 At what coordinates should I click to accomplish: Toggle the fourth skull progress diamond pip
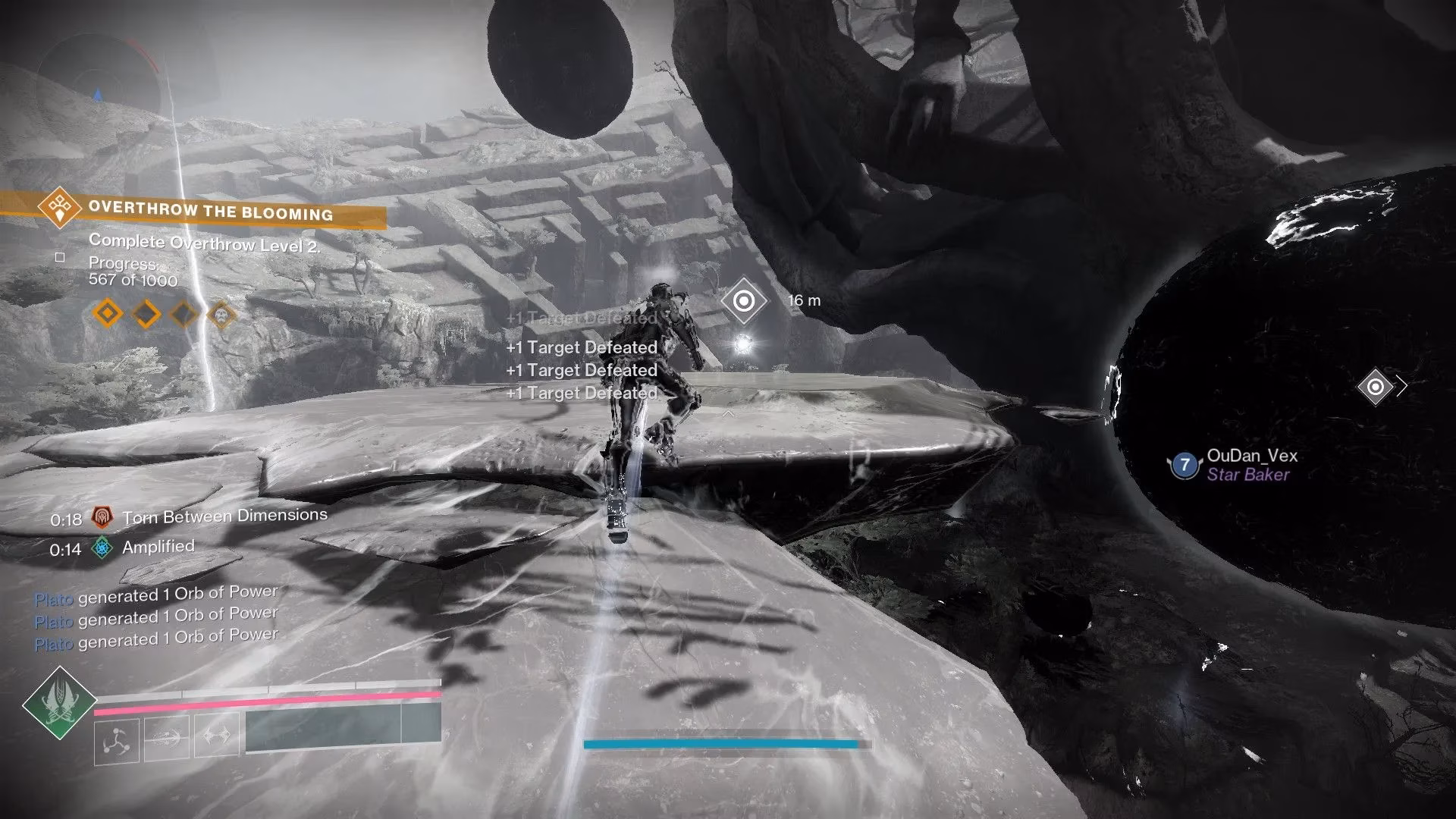221,314
